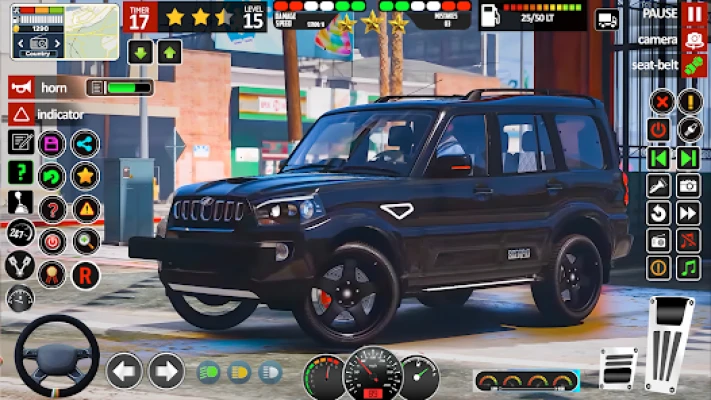The width and height of the screenshot is (711, 400).
Task: Steer left with the left arrow
Action: point(124,371)
